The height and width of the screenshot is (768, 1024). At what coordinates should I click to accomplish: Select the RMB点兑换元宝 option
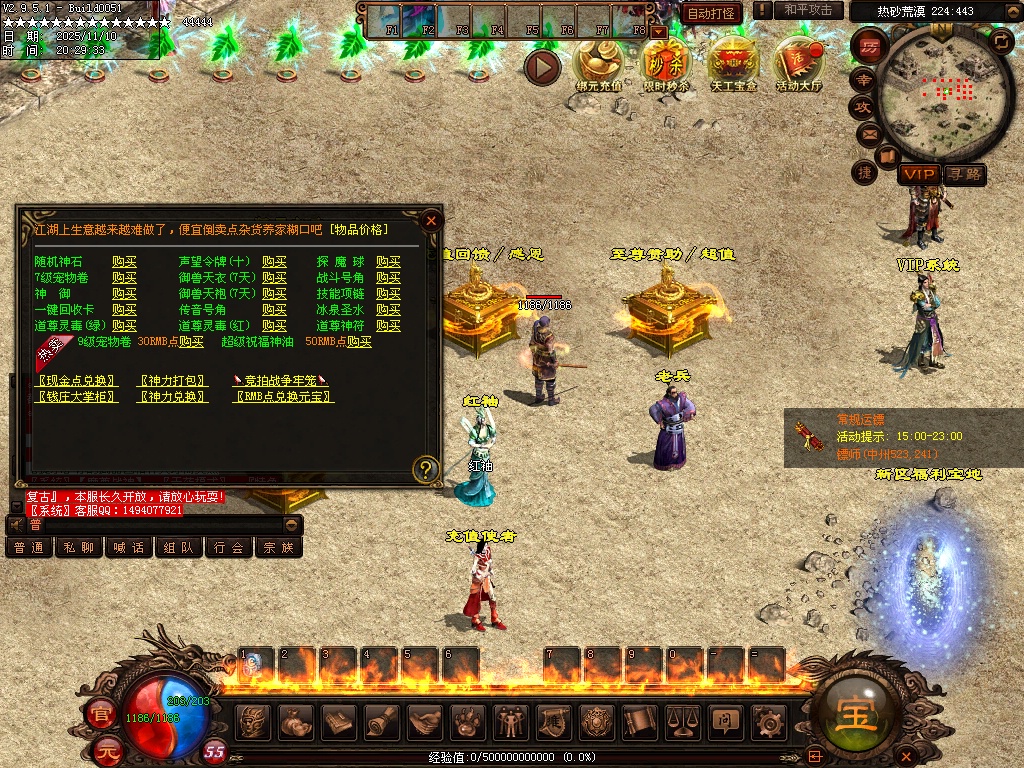[283, 397]
